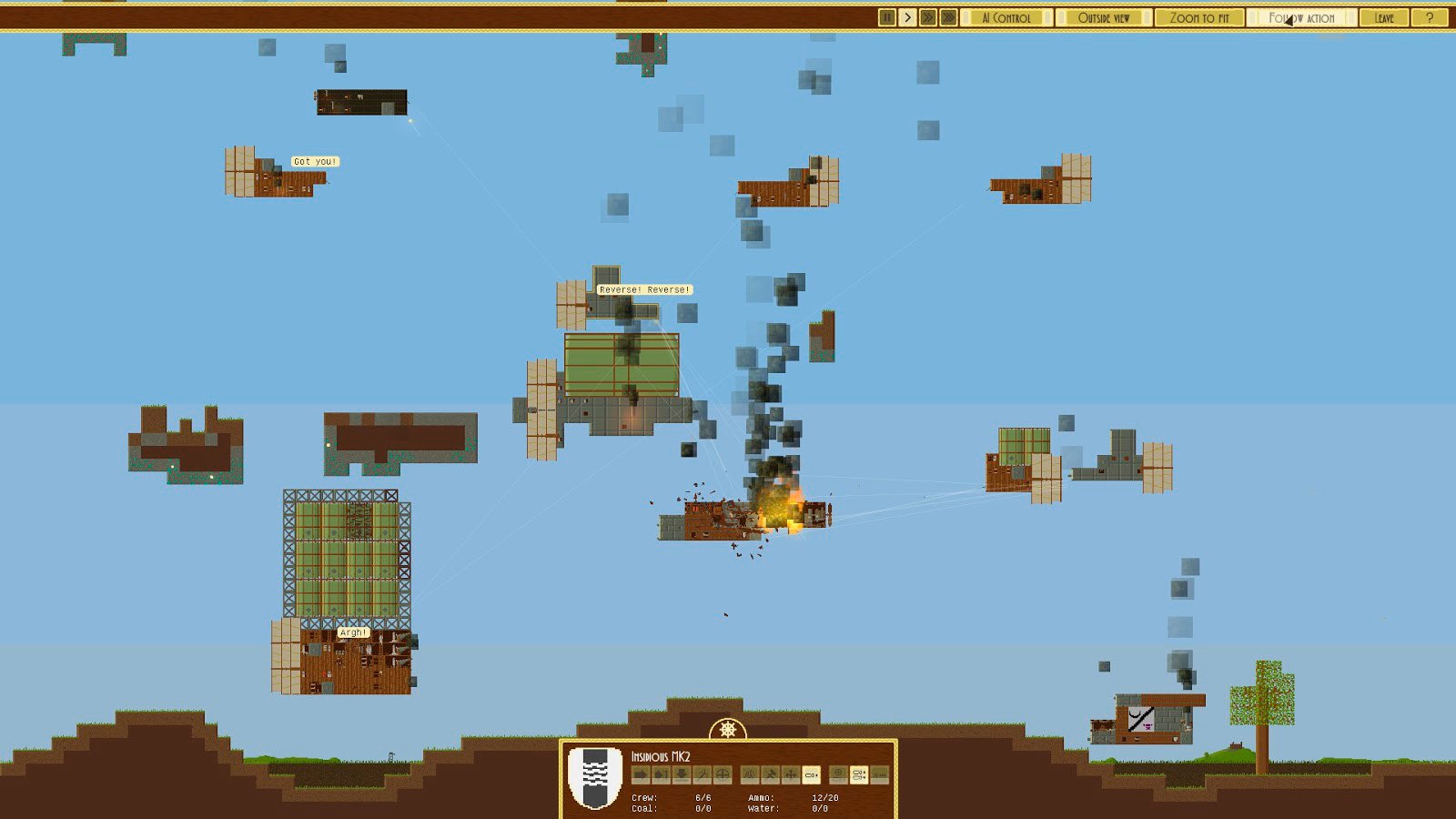
Task: Choose the four-way arrows movement order
Action: point(790,775)
